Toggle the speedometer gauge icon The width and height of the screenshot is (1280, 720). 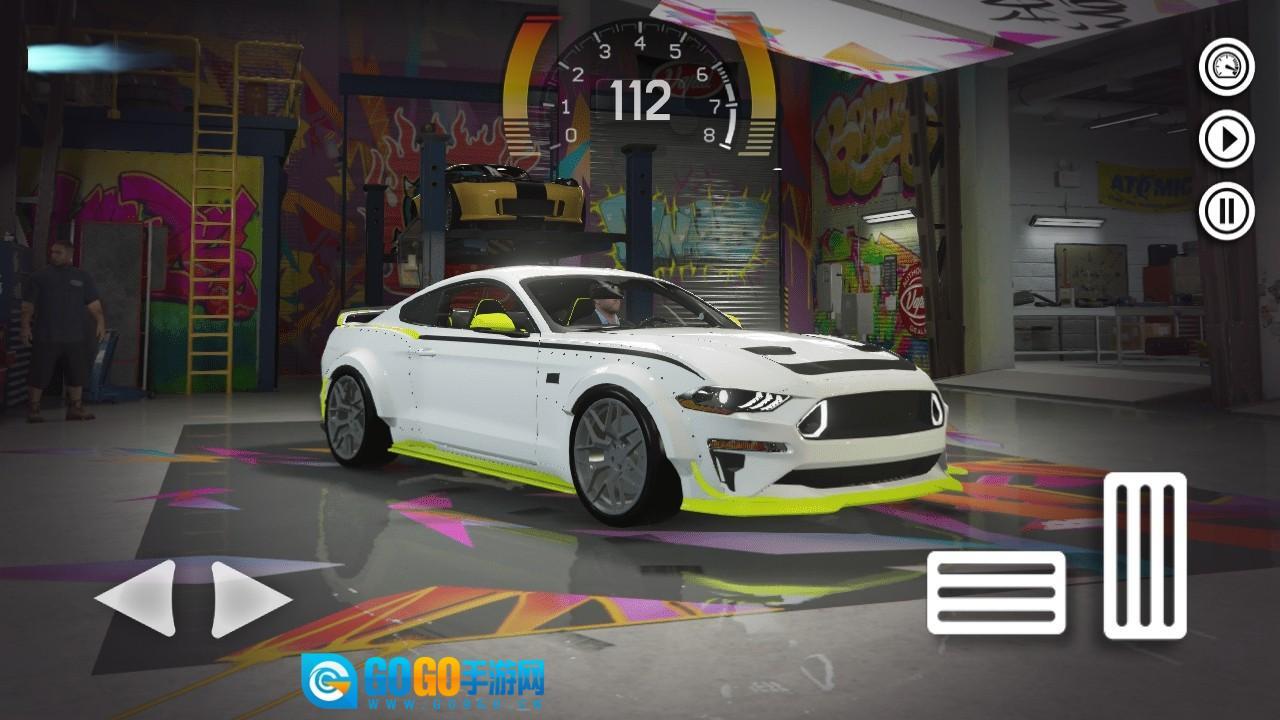[x=1226, y=68]
